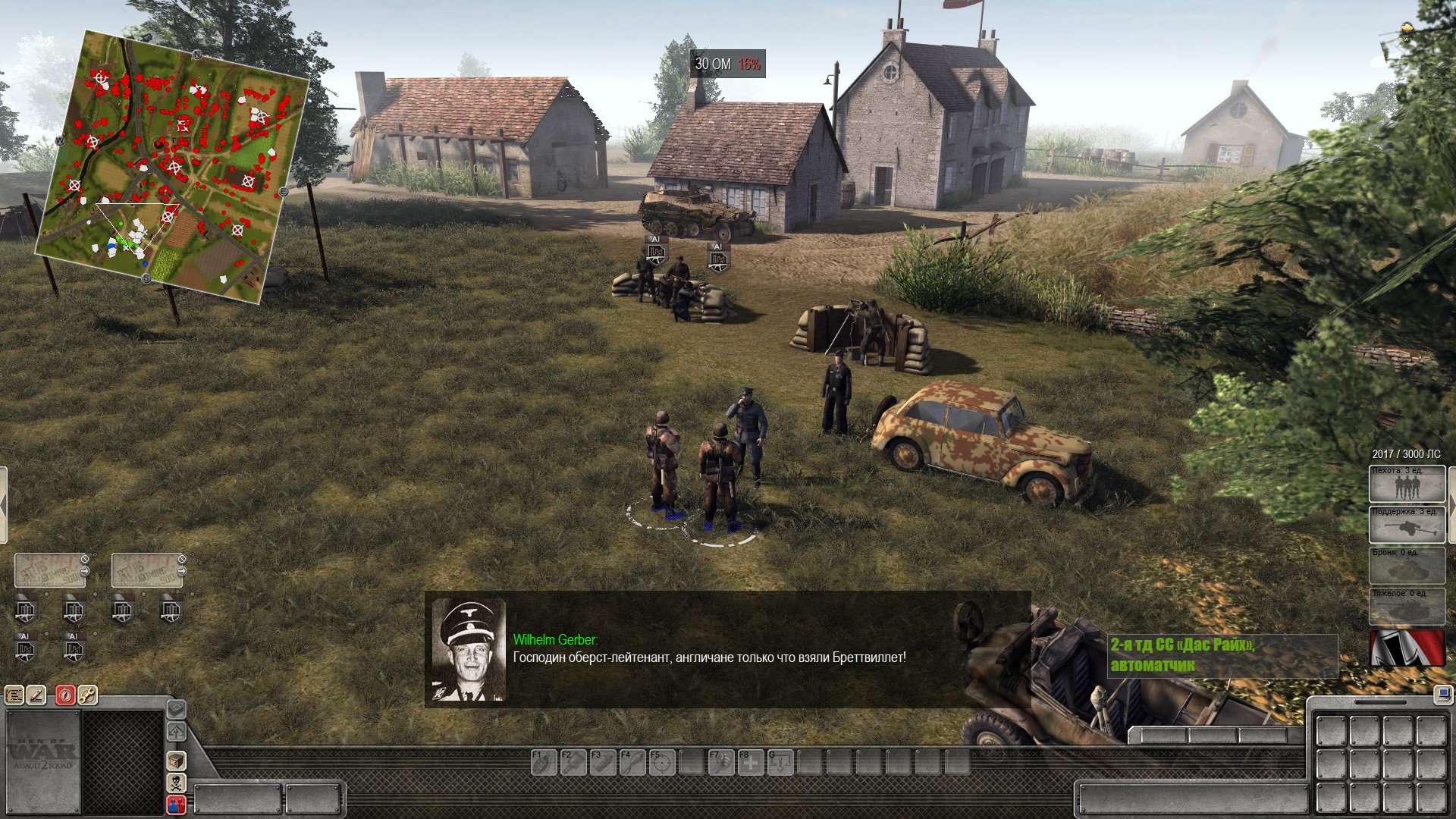Select the pencil drawing tool icon
1456x819 pixels.
click(x=36, y=695)
